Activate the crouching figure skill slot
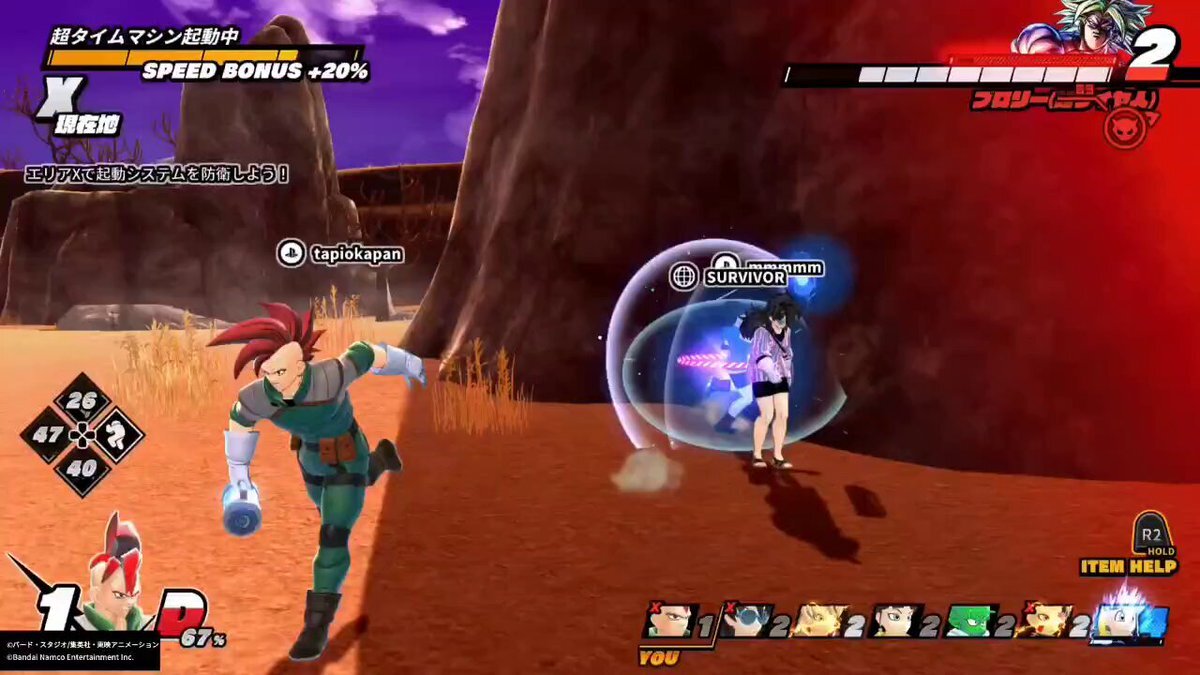1200x675 pixels. (117, 435)
